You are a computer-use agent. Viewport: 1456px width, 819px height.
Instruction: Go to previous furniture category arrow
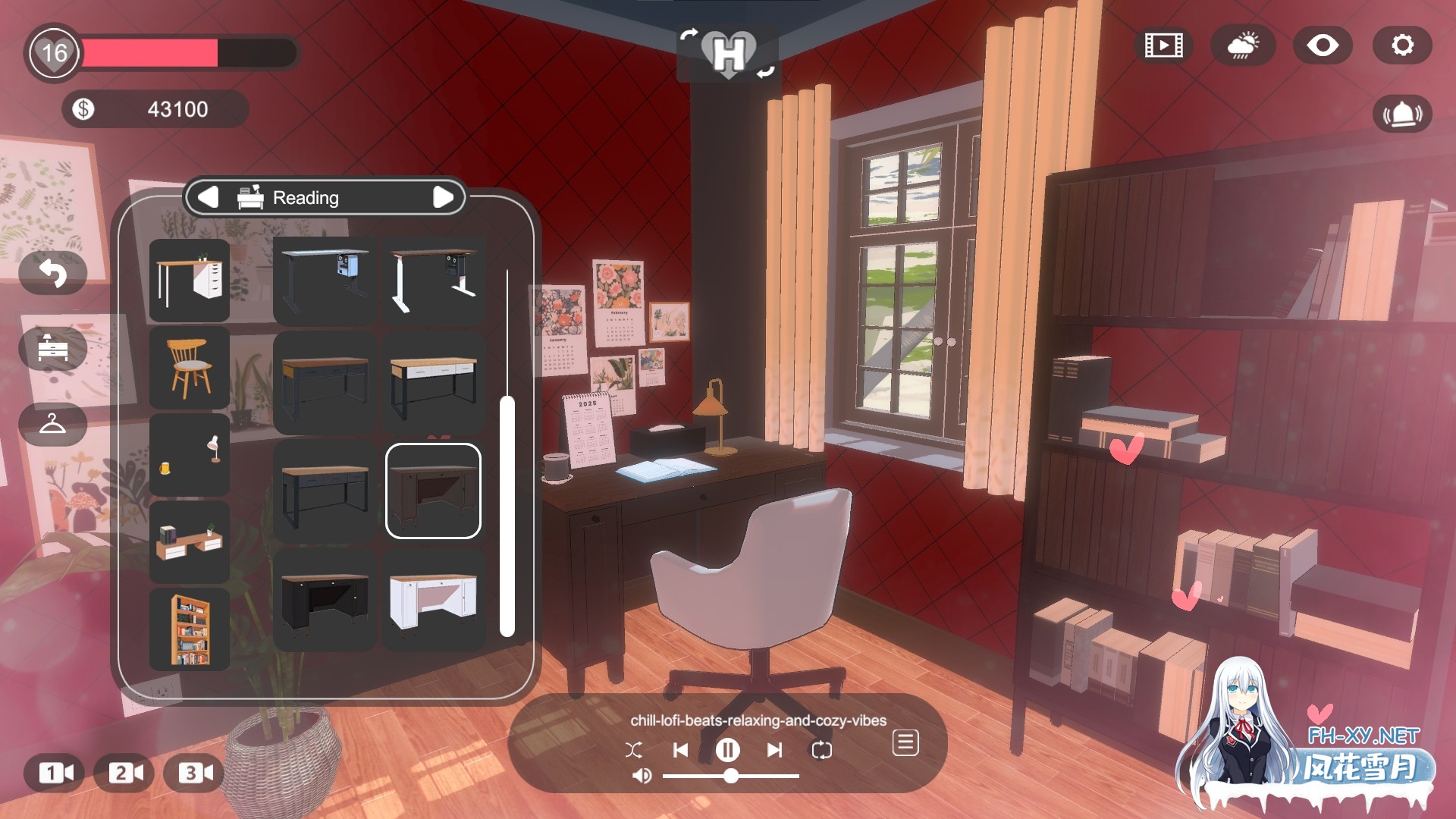click(208, 197)
